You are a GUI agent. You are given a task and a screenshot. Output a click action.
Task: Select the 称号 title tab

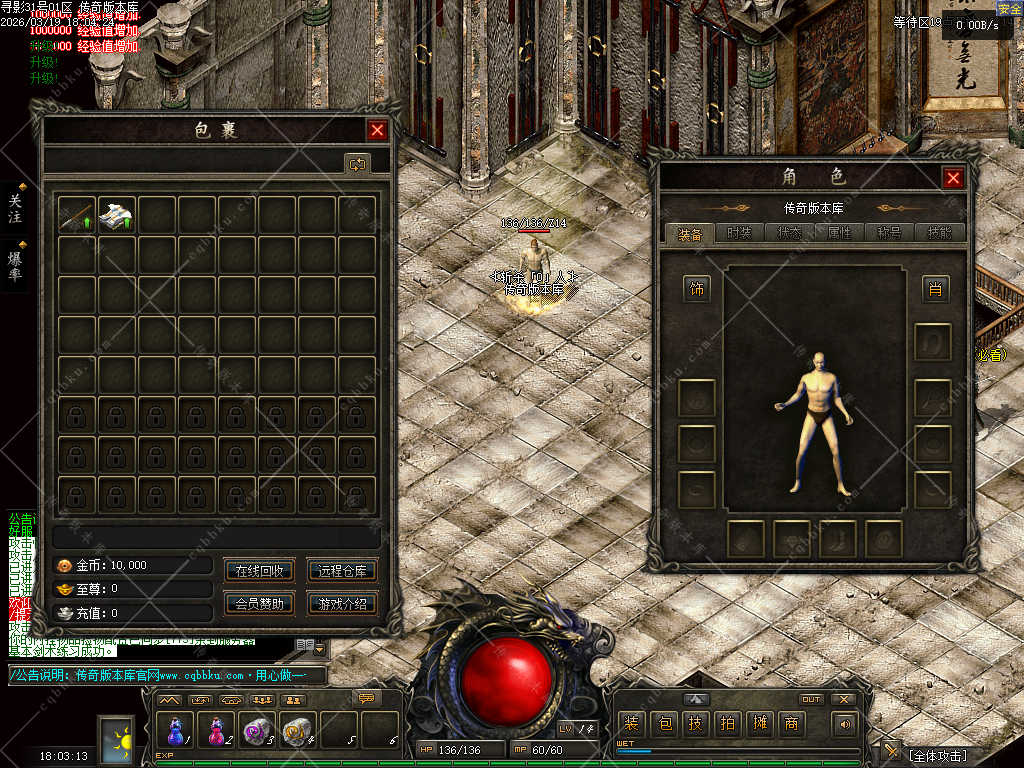click(889, 233)
